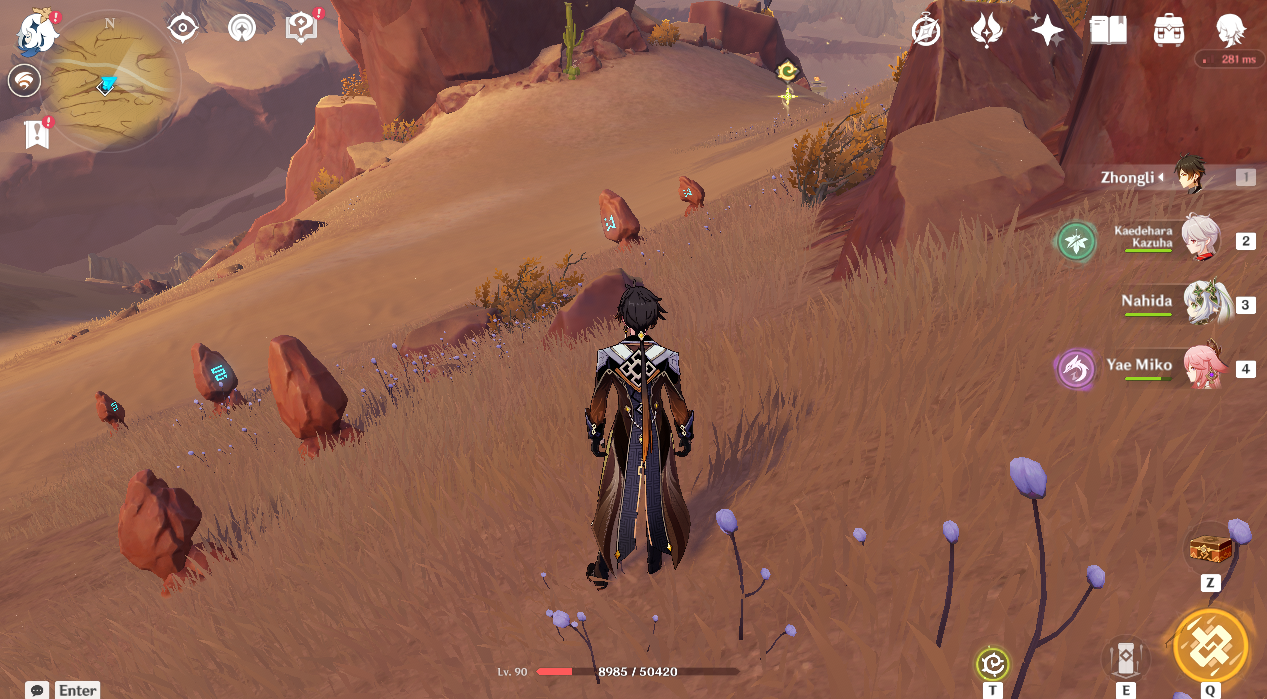1267x699 pixels.
Task: Open the chat box
Action: tap(38, 690)
